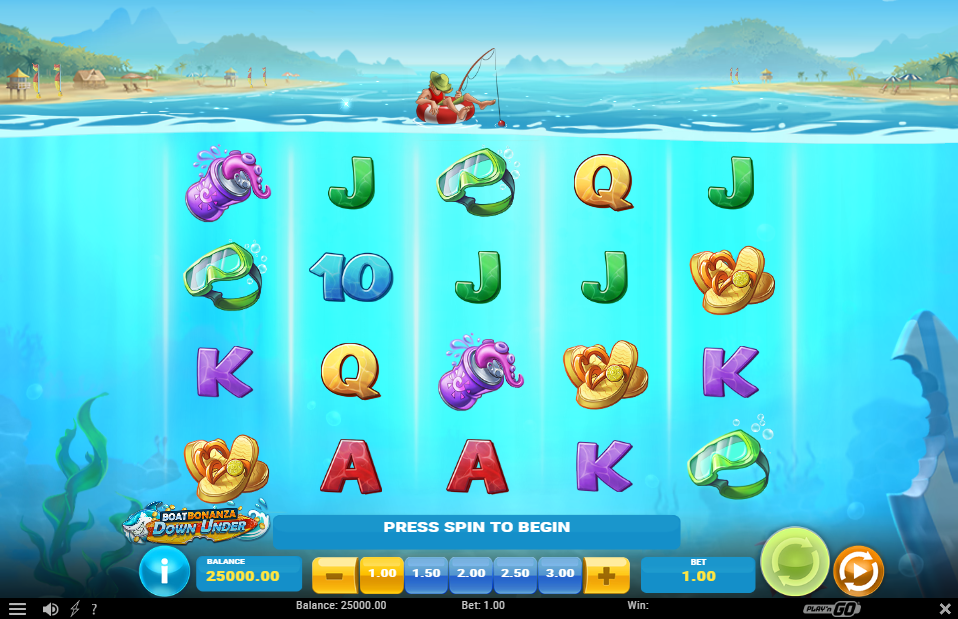Open the blue info paytable button

coord(164,572)
